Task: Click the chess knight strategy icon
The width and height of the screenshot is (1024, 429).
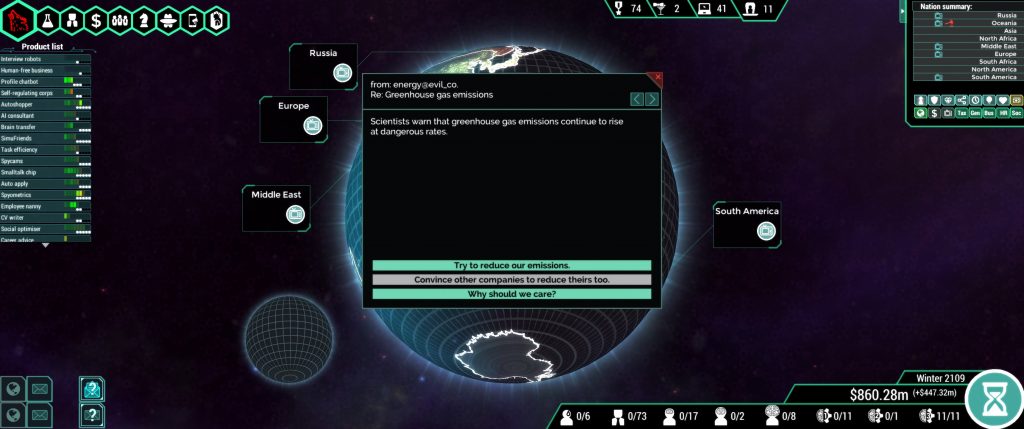Action: (144, 19)
